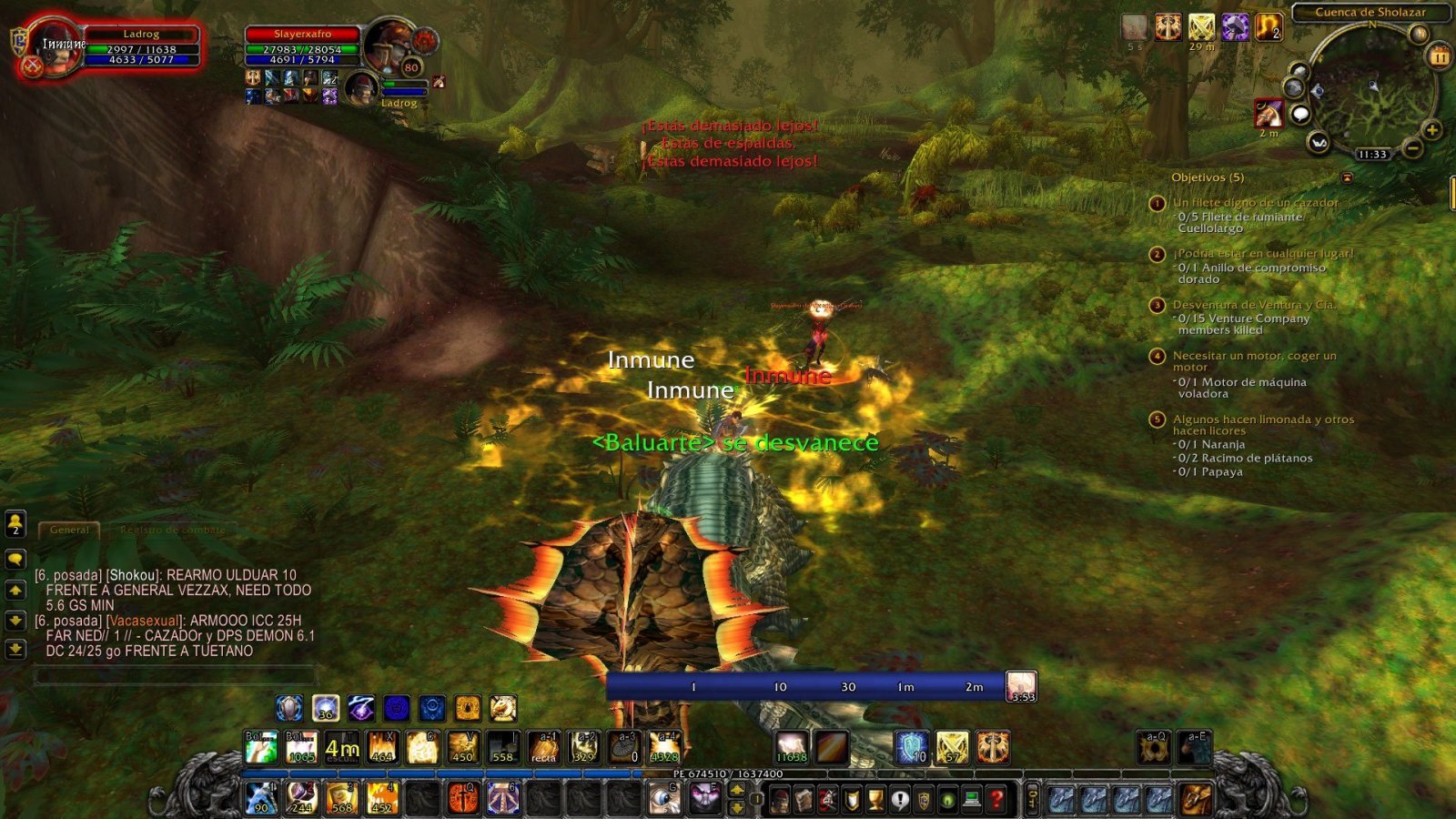
Task: Select quest "Desventura de Ventura y Cía."
Action: pyautogui.click(x=1254, y=305)
